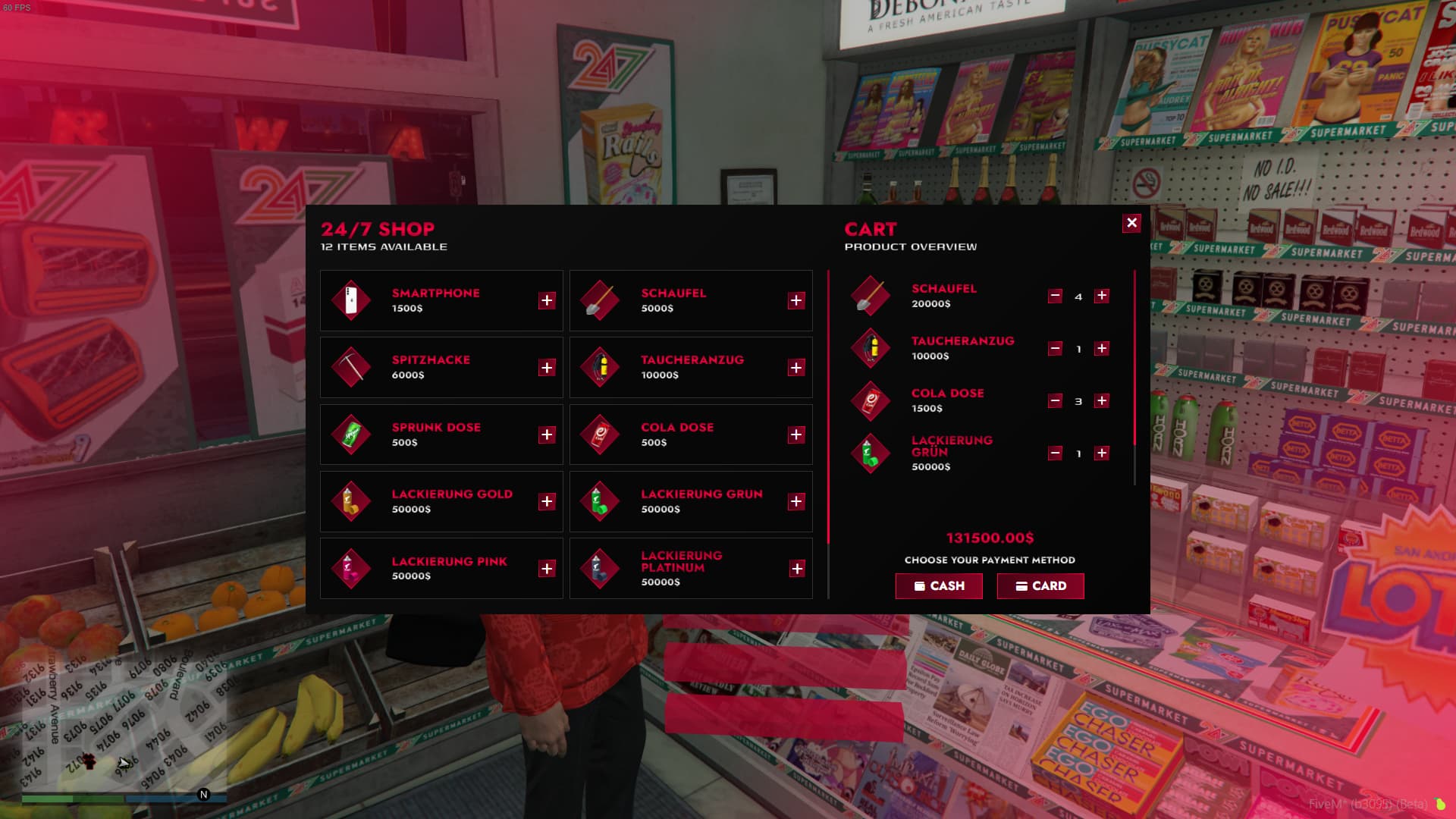
Task: Pay using the CARD button
Action: [x=1040, y=585]
